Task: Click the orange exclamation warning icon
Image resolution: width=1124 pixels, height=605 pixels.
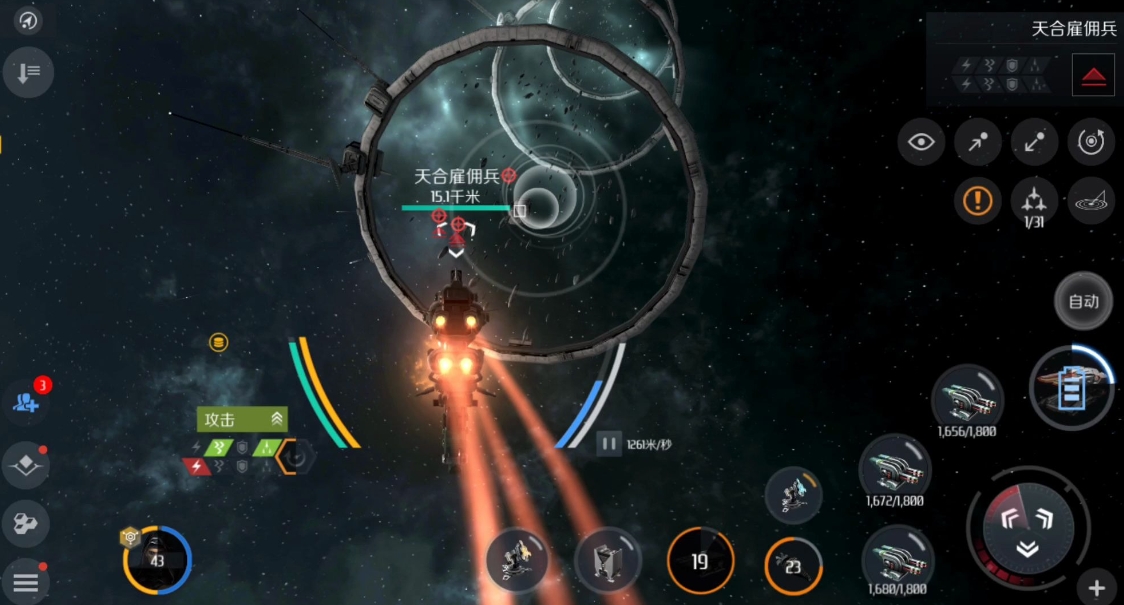Action: [x=977, y=201]
